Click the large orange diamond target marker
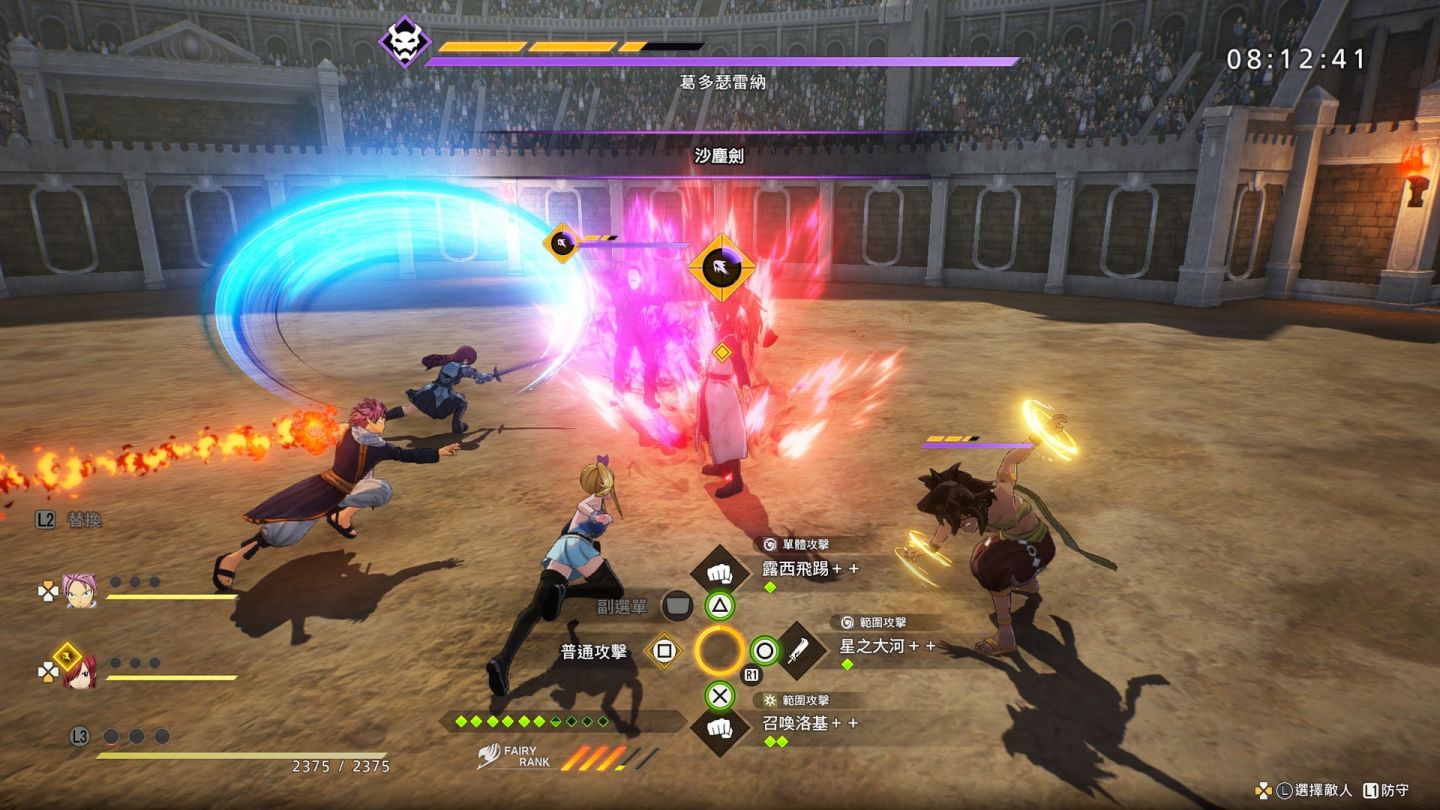1440x810 pixels. [721, 267]
